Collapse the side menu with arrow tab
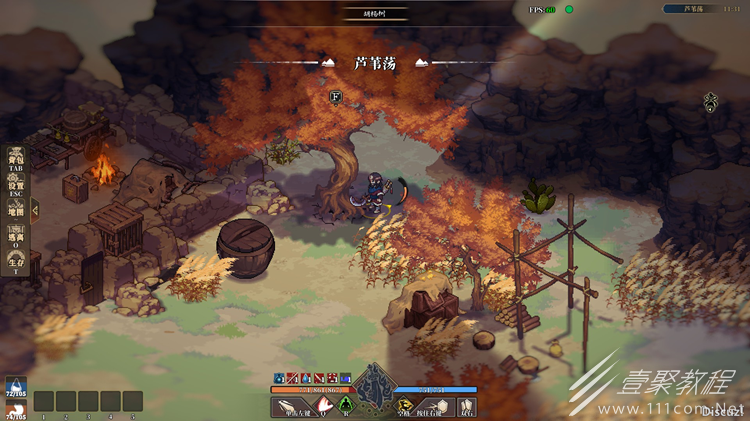This screenshot has height=421, width=750. click(x=35, y=210)
